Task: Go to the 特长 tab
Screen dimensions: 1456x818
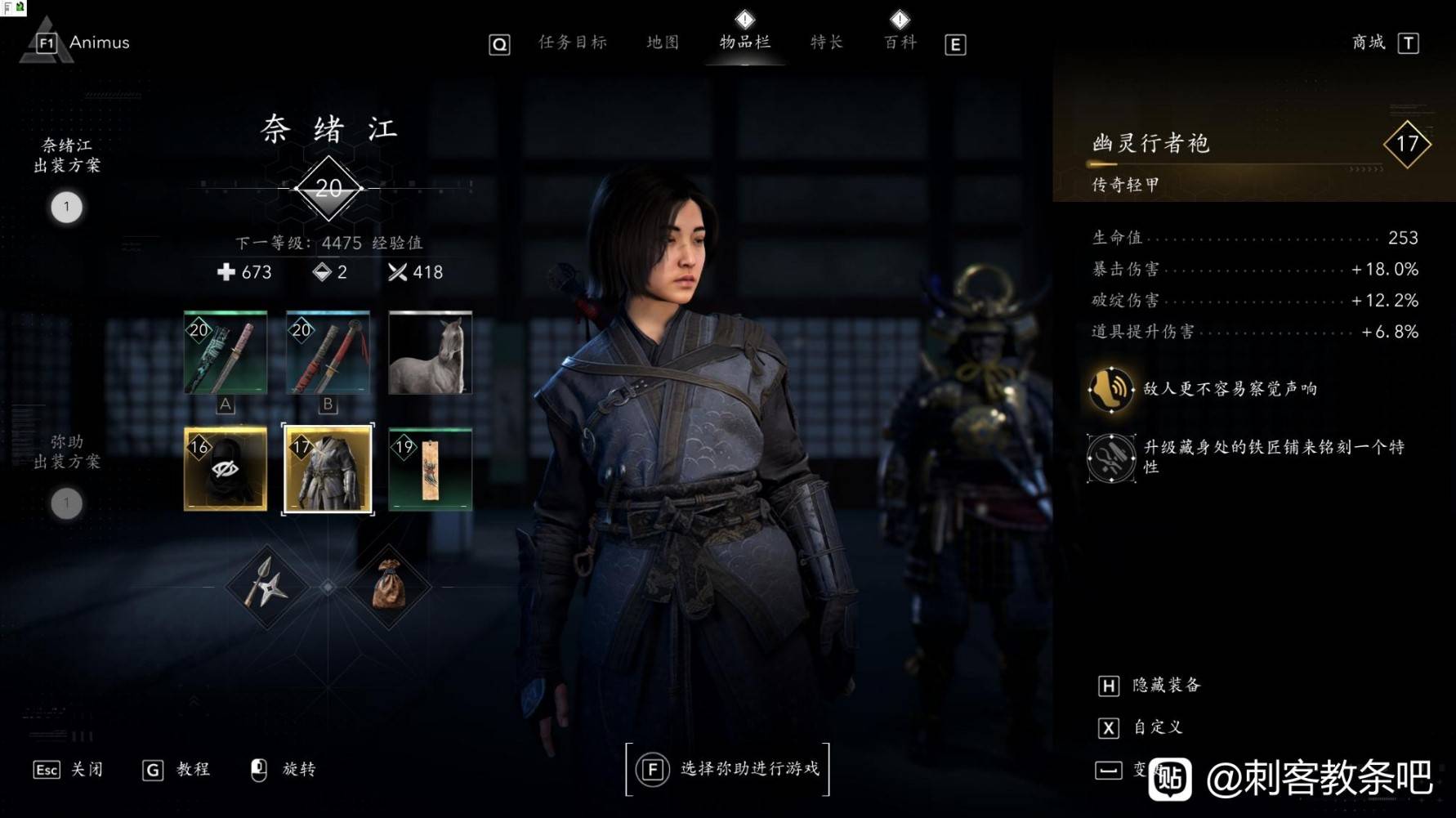Action: [826, 42]
